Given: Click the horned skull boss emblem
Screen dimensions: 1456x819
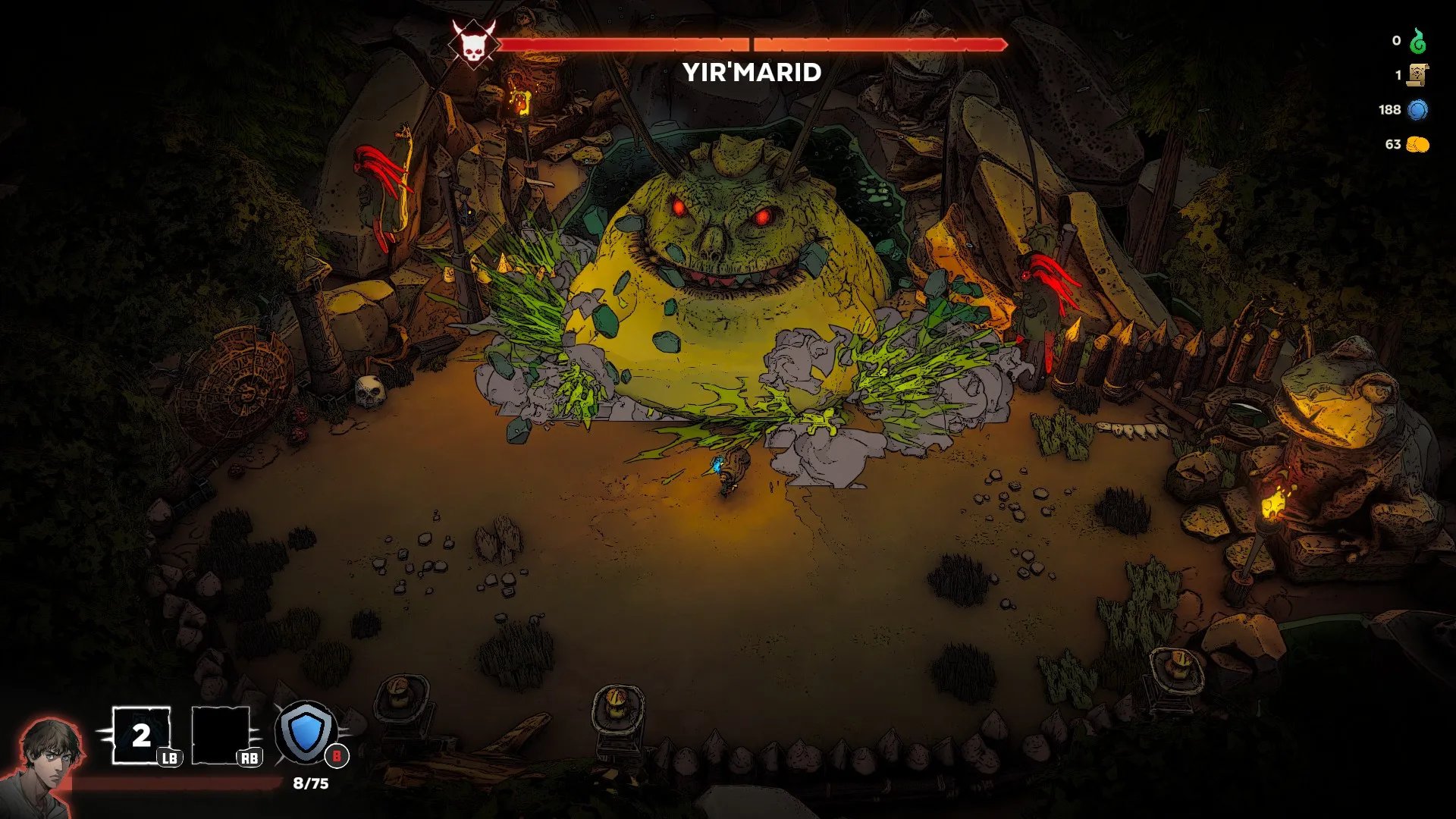Looking at the screenshot, I should point(472,43).
